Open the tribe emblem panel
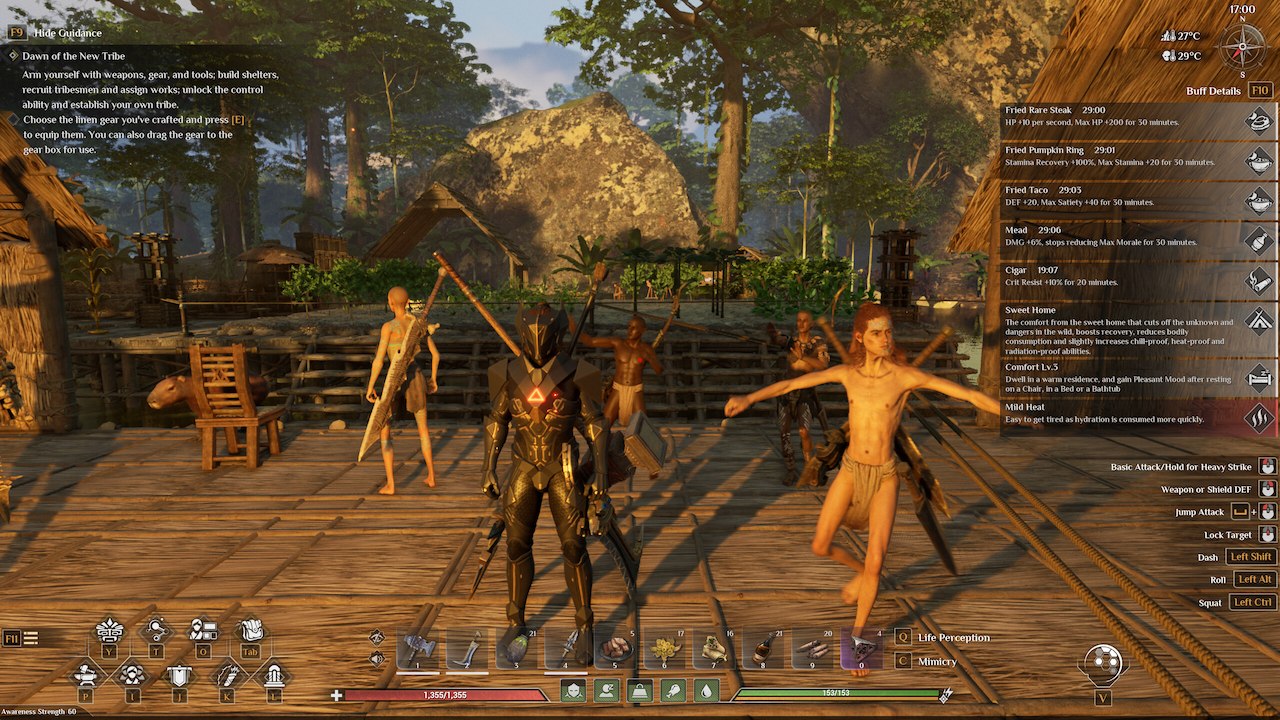1280x720 pixels. point(179,677)
